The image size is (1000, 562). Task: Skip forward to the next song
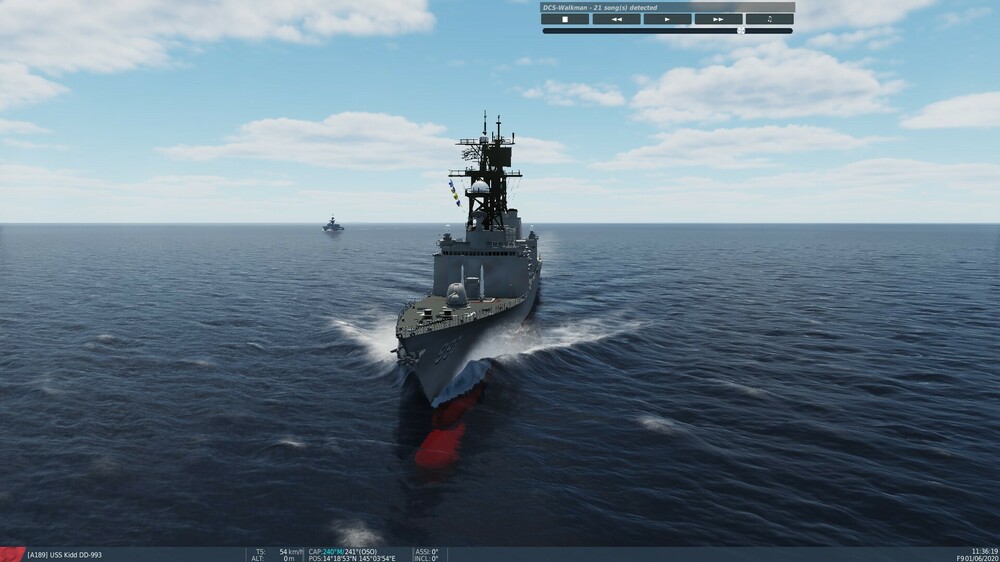click(718, 19)
